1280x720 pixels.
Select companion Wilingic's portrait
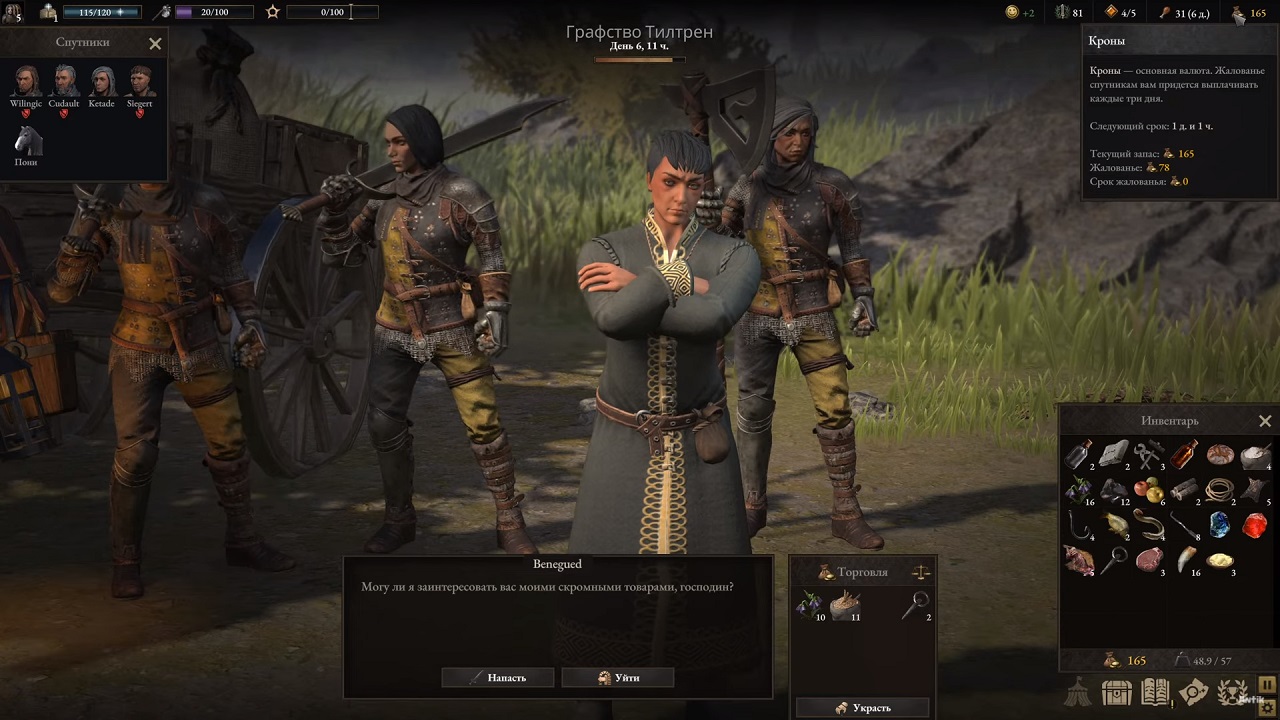(26, 81)
